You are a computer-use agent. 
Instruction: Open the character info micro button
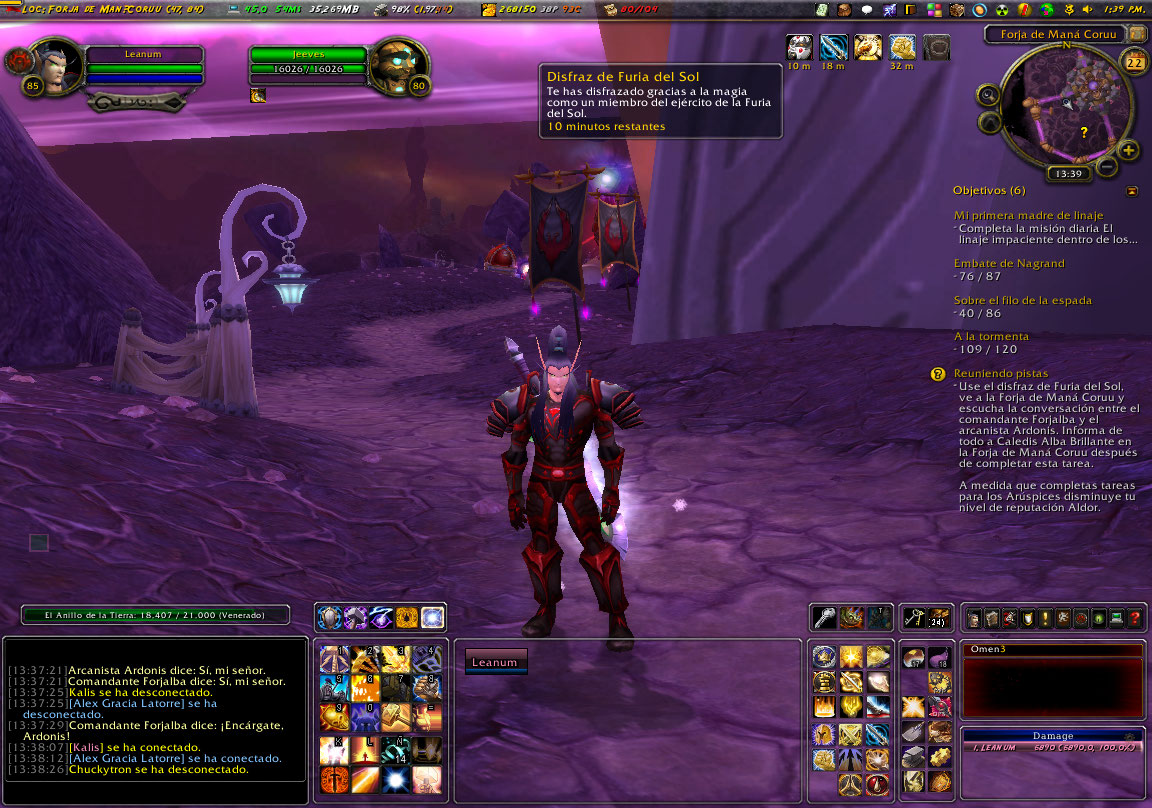tap(973, 619)
